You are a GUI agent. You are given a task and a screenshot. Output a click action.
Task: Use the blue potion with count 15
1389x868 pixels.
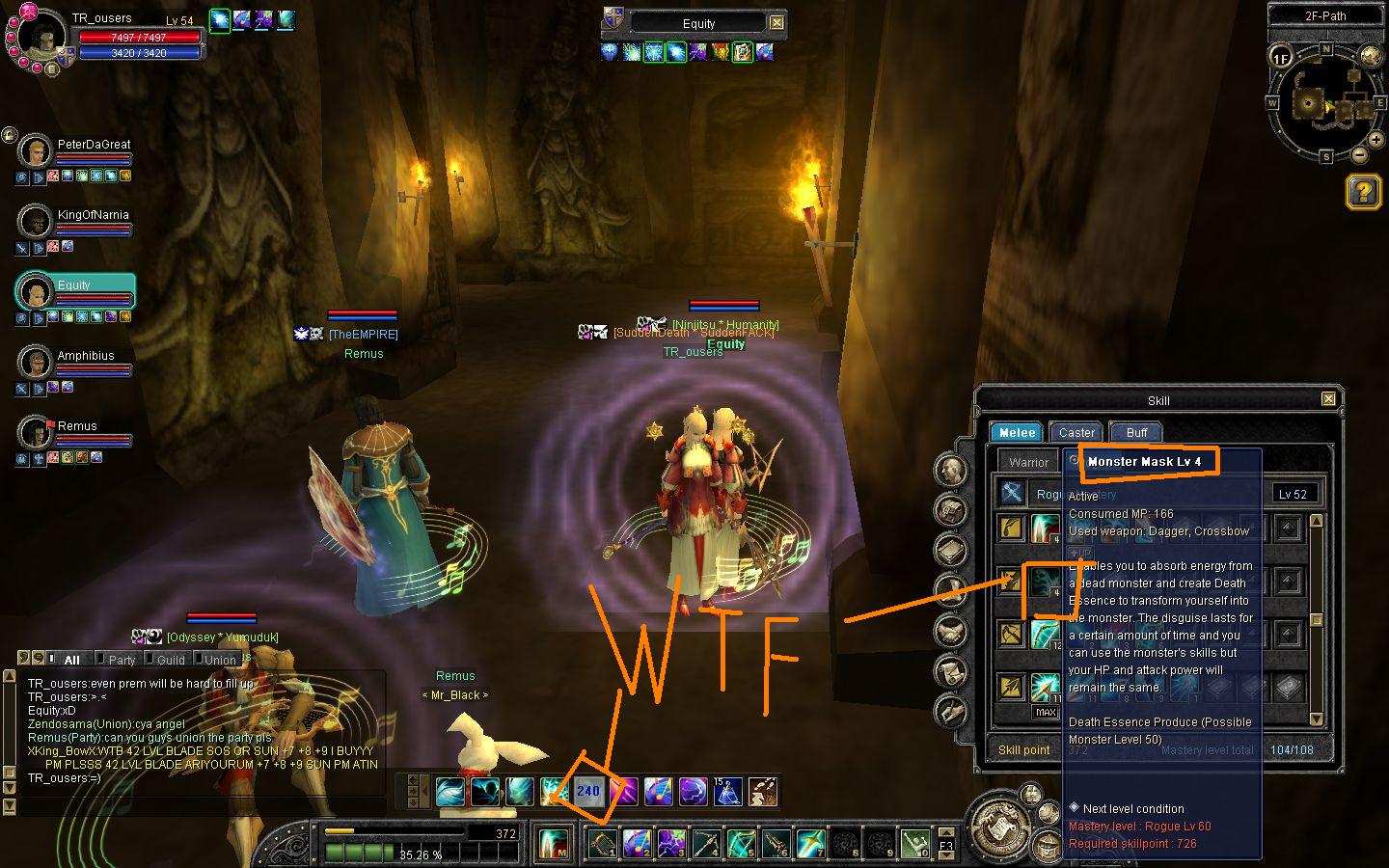coord(727,792)
